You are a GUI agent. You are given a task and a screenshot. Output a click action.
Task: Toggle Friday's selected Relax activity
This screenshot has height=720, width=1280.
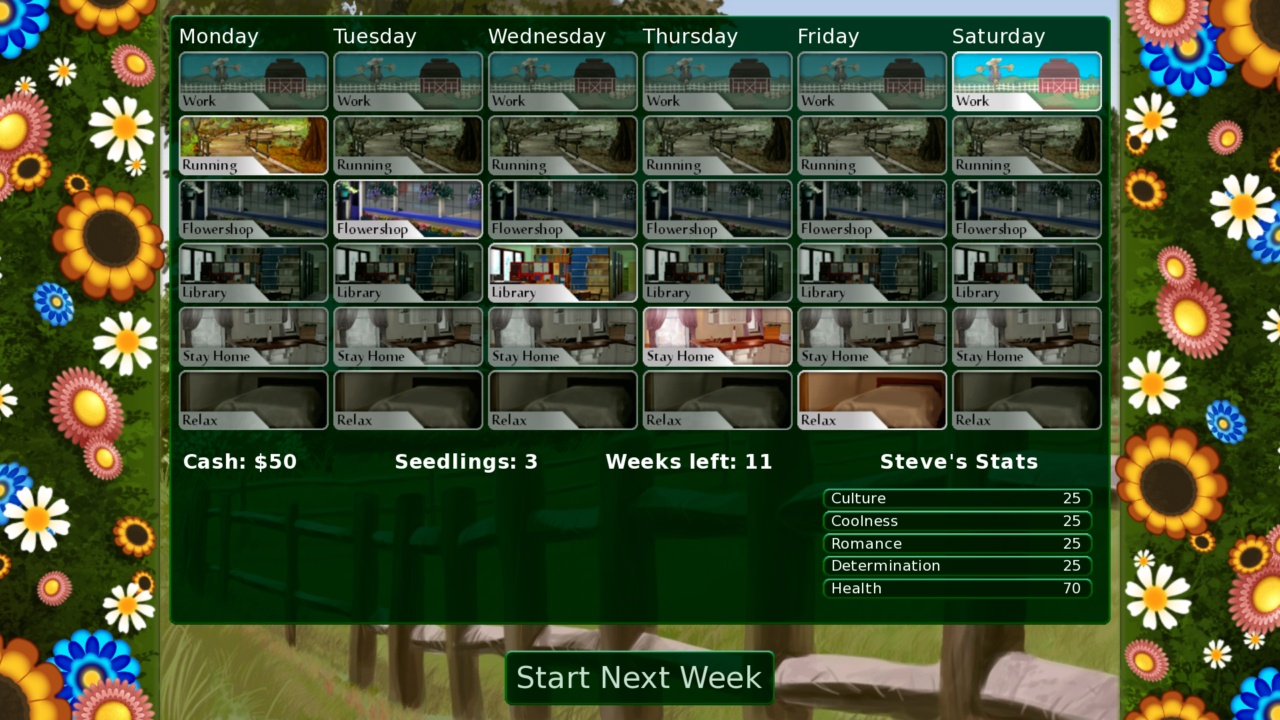pos(871,400)
